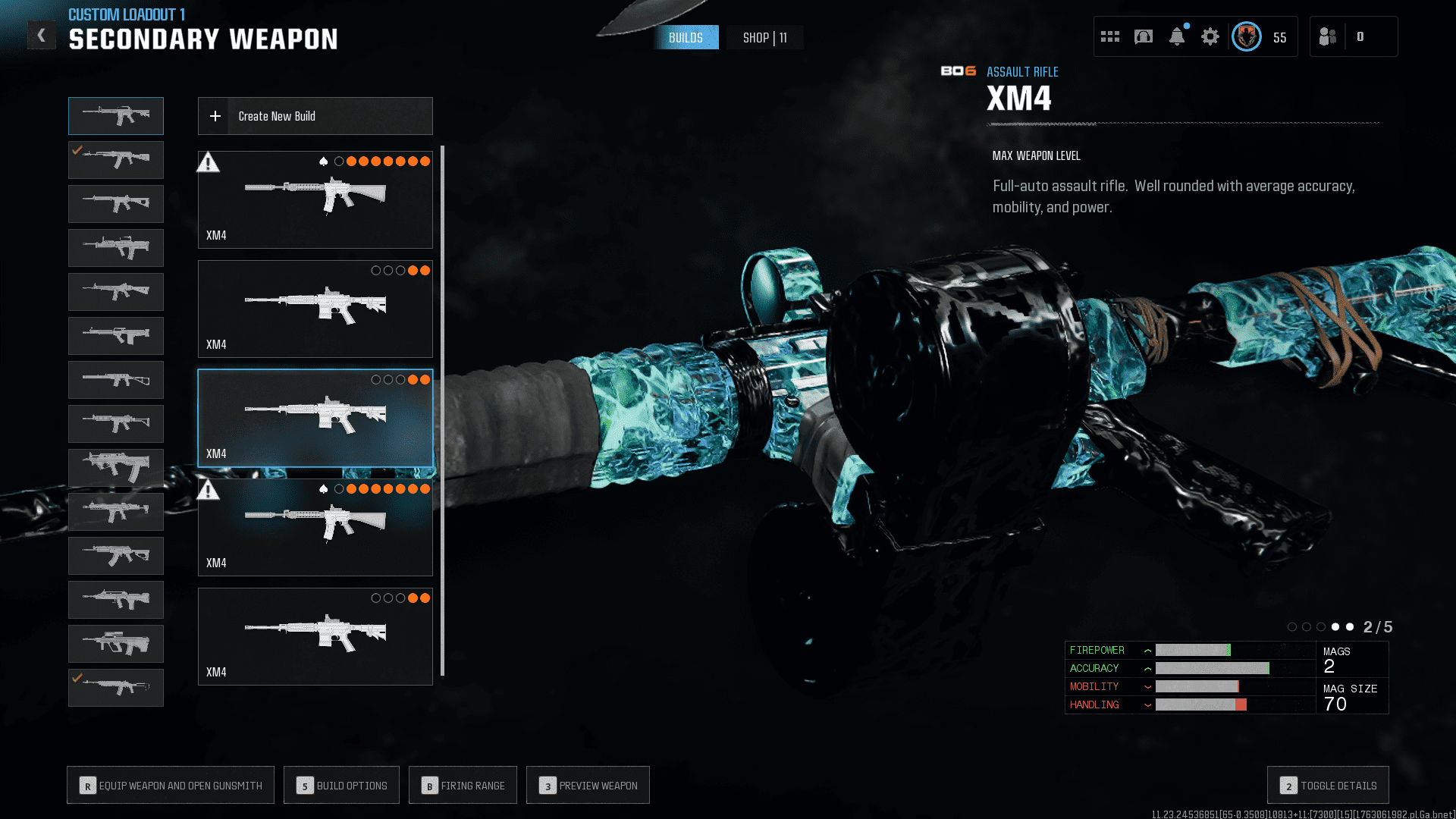The image size is (1456, 819).
Task: Select the last weapon thumbnail in the list
Action: pyautogui.click(x=116, y=687)
